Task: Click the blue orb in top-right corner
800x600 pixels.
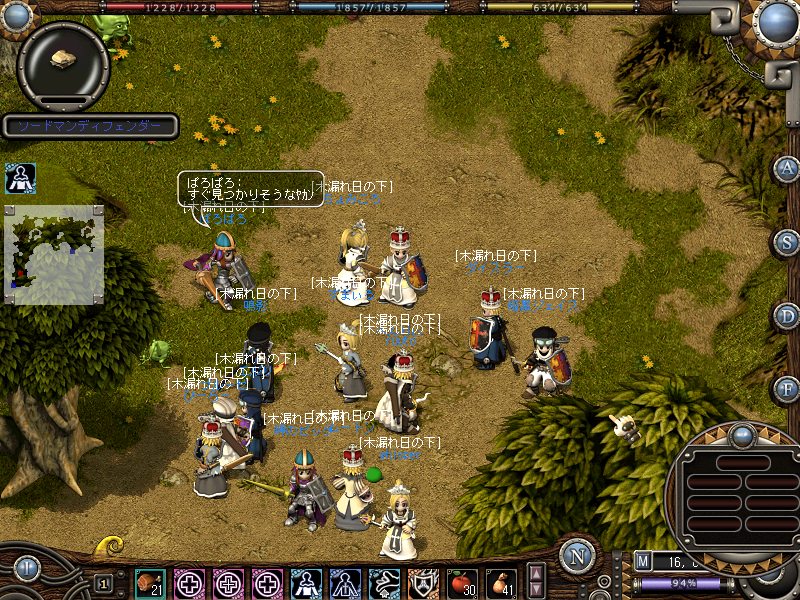Action: [x=774, y=20]
